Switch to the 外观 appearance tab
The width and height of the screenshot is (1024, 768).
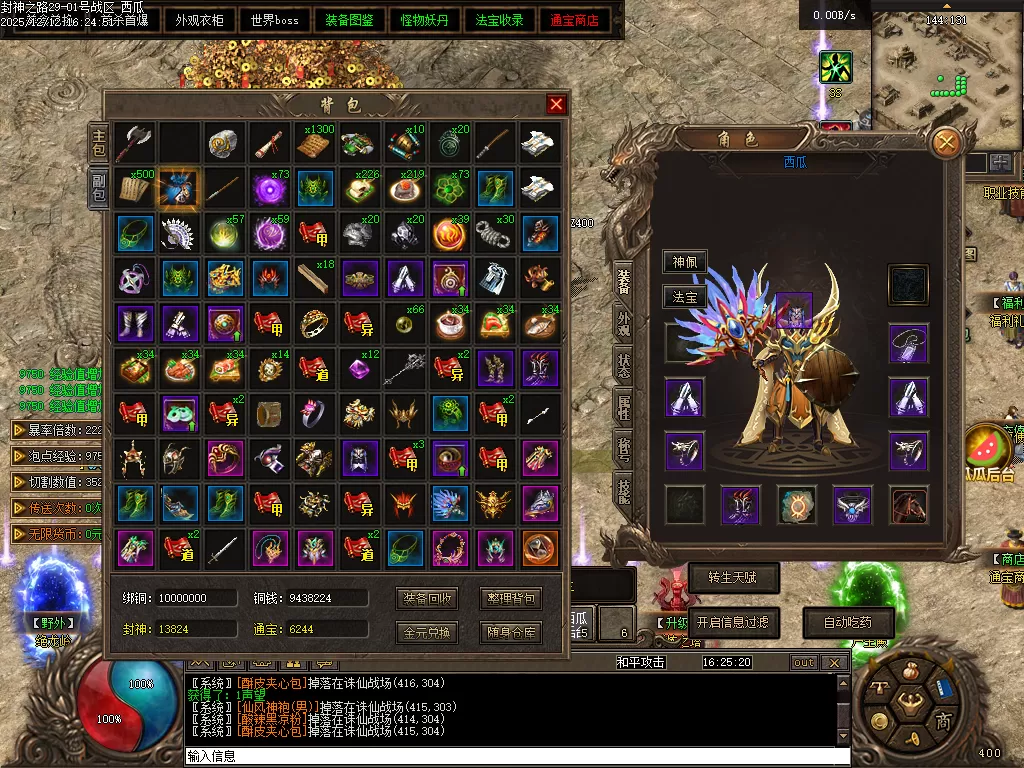click(x=624, y=322)
